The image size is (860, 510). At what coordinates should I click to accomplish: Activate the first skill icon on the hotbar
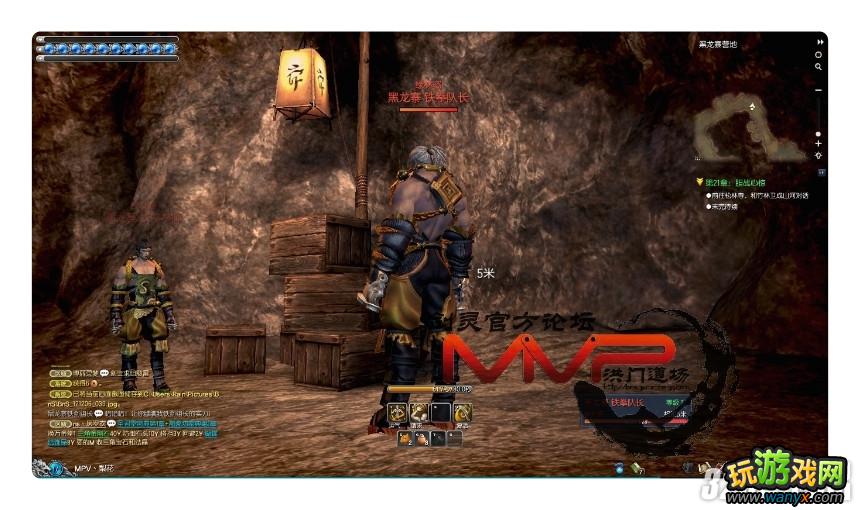[x=396, y=411]
